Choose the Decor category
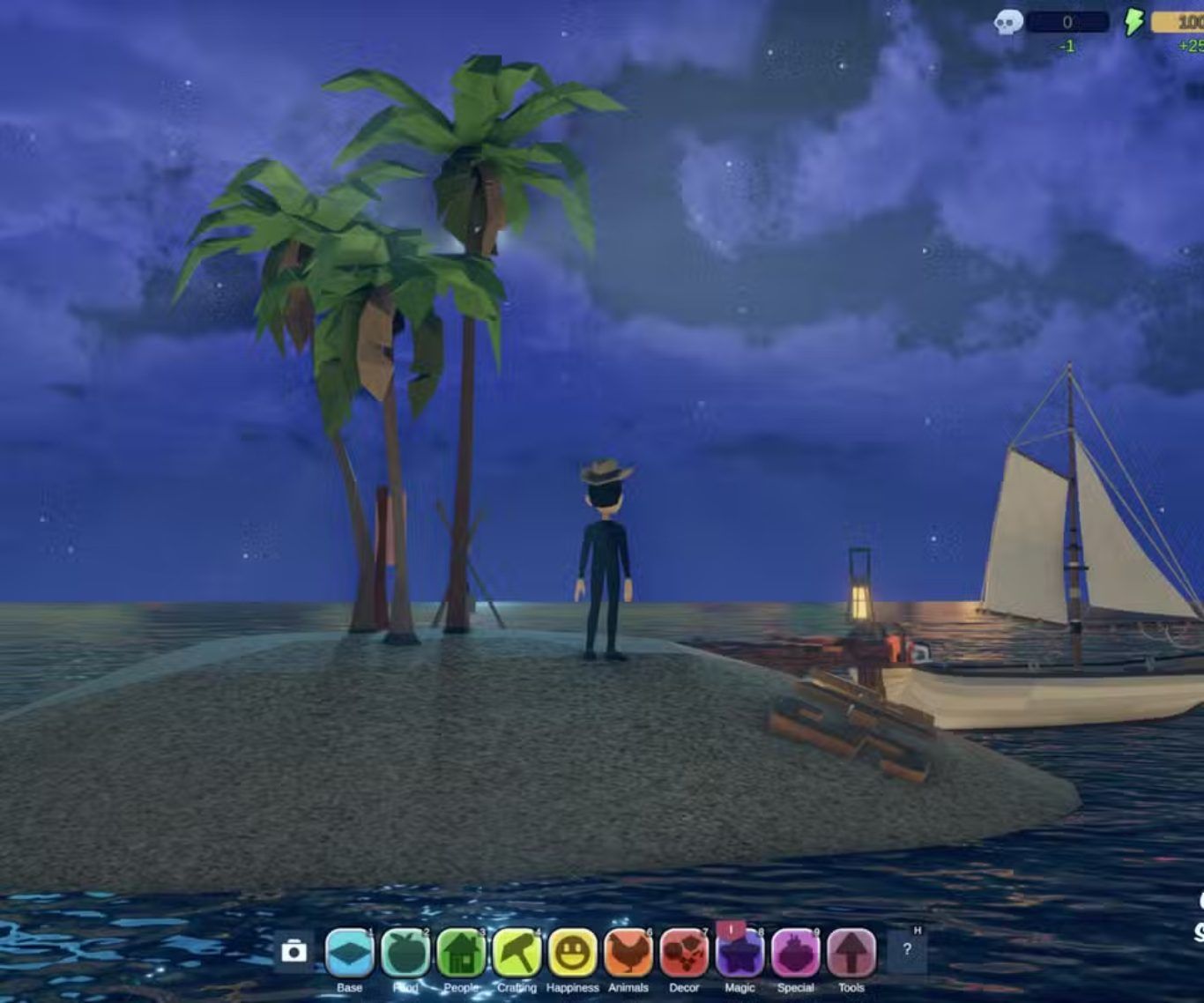 [x=684, y=953]
